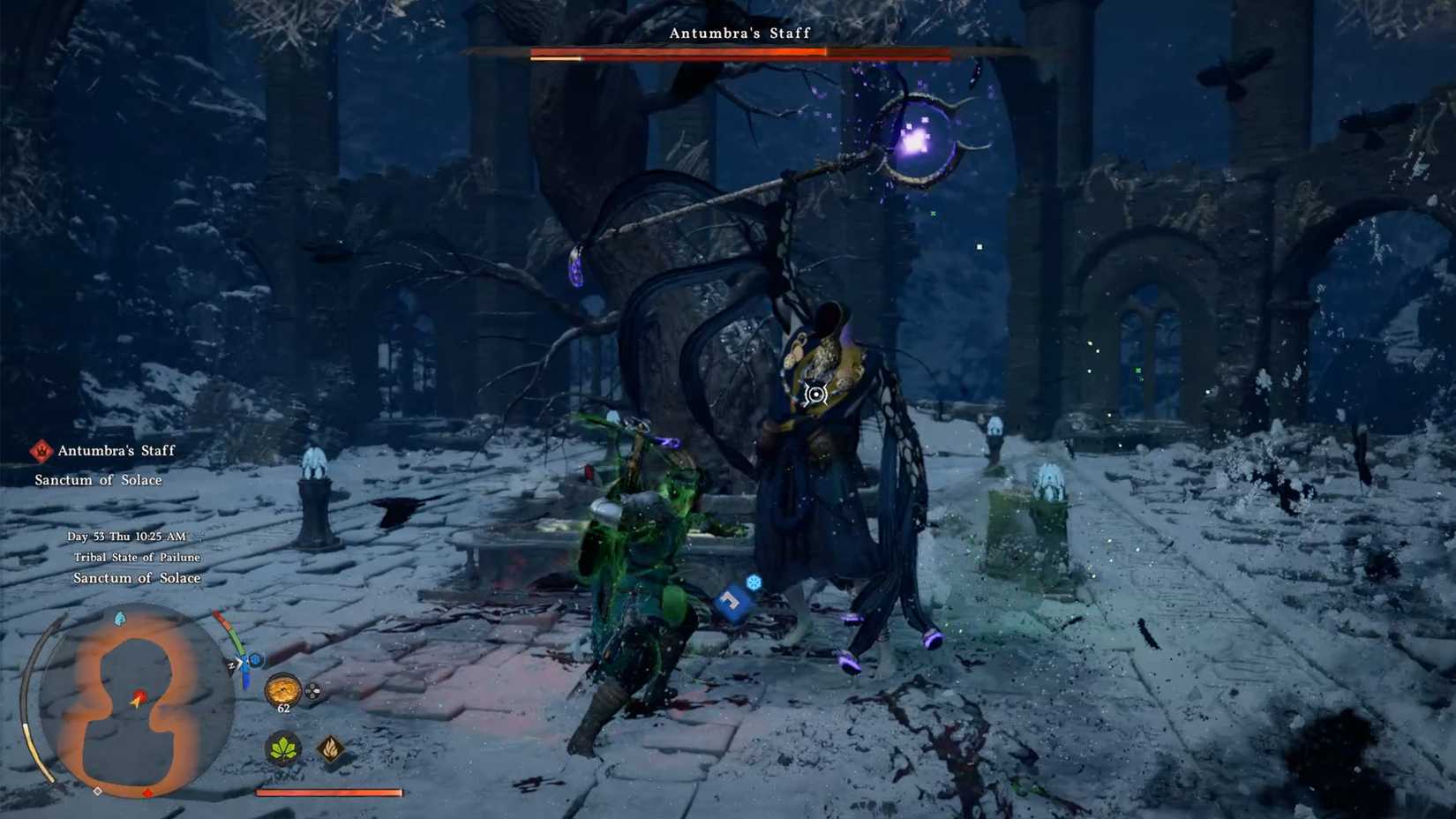Click the d-pad icon beside the coin counter
Screen dimensions: 1456x819
(313, 691)
